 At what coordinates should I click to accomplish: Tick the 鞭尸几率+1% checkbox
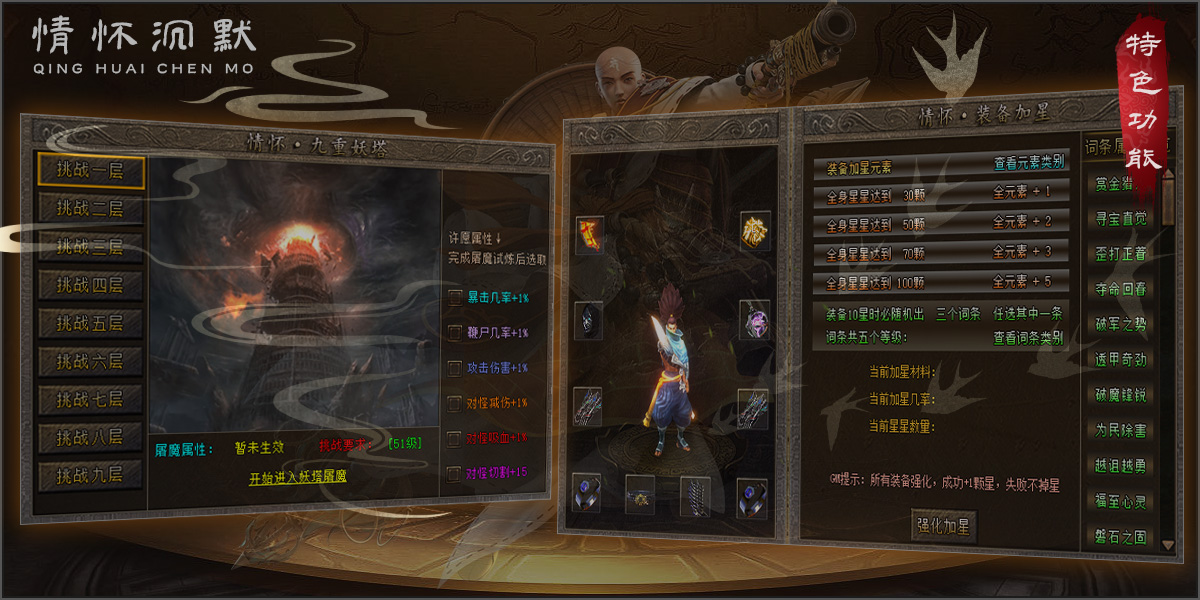pyautogui.click(x=455, y=332)
